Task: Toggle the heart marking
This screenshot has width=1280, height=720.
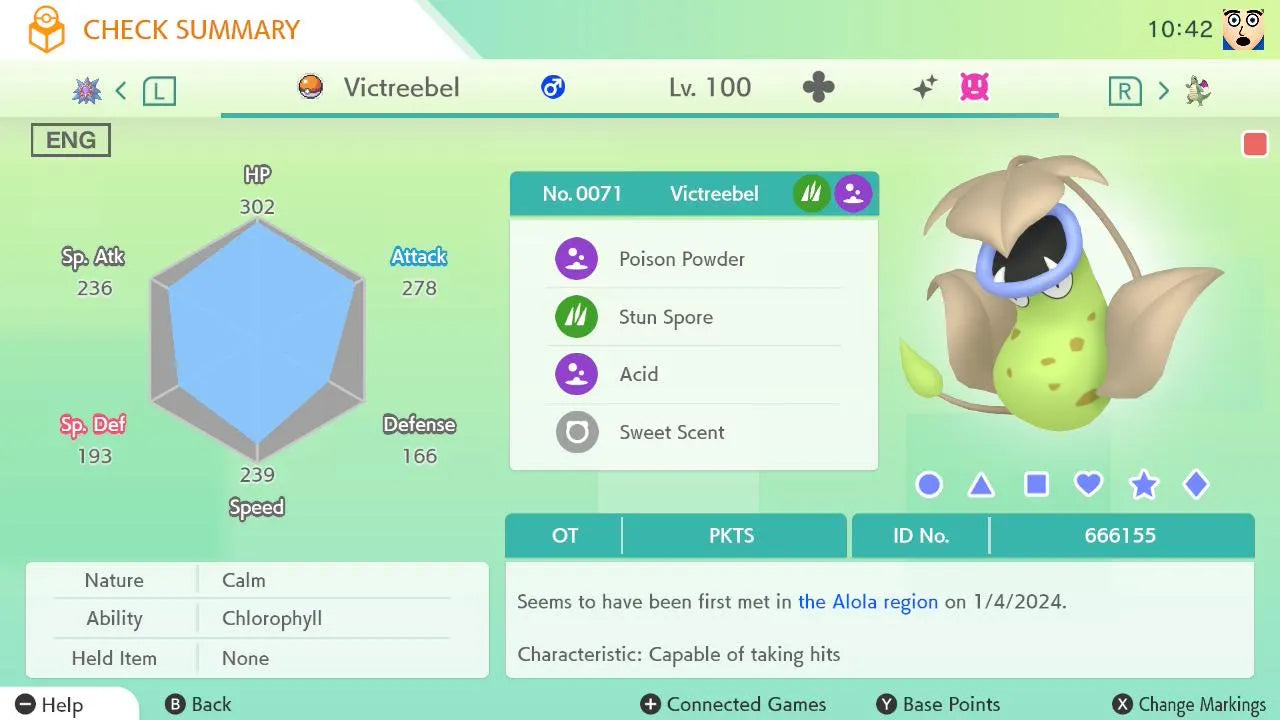Action: point(1088,485)
